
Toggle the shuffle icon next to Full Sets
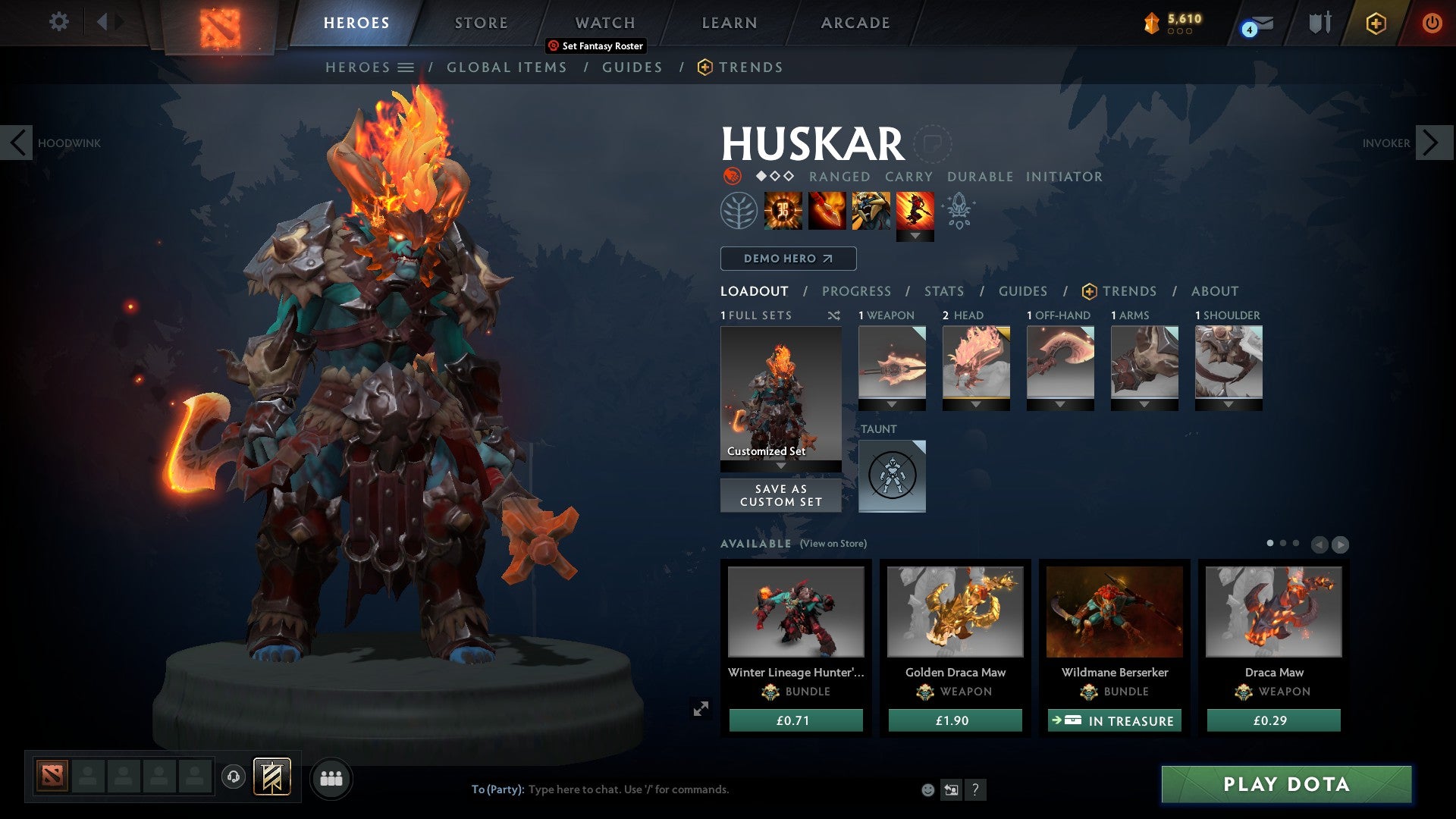pyautogui.click(x=834, y=315)
